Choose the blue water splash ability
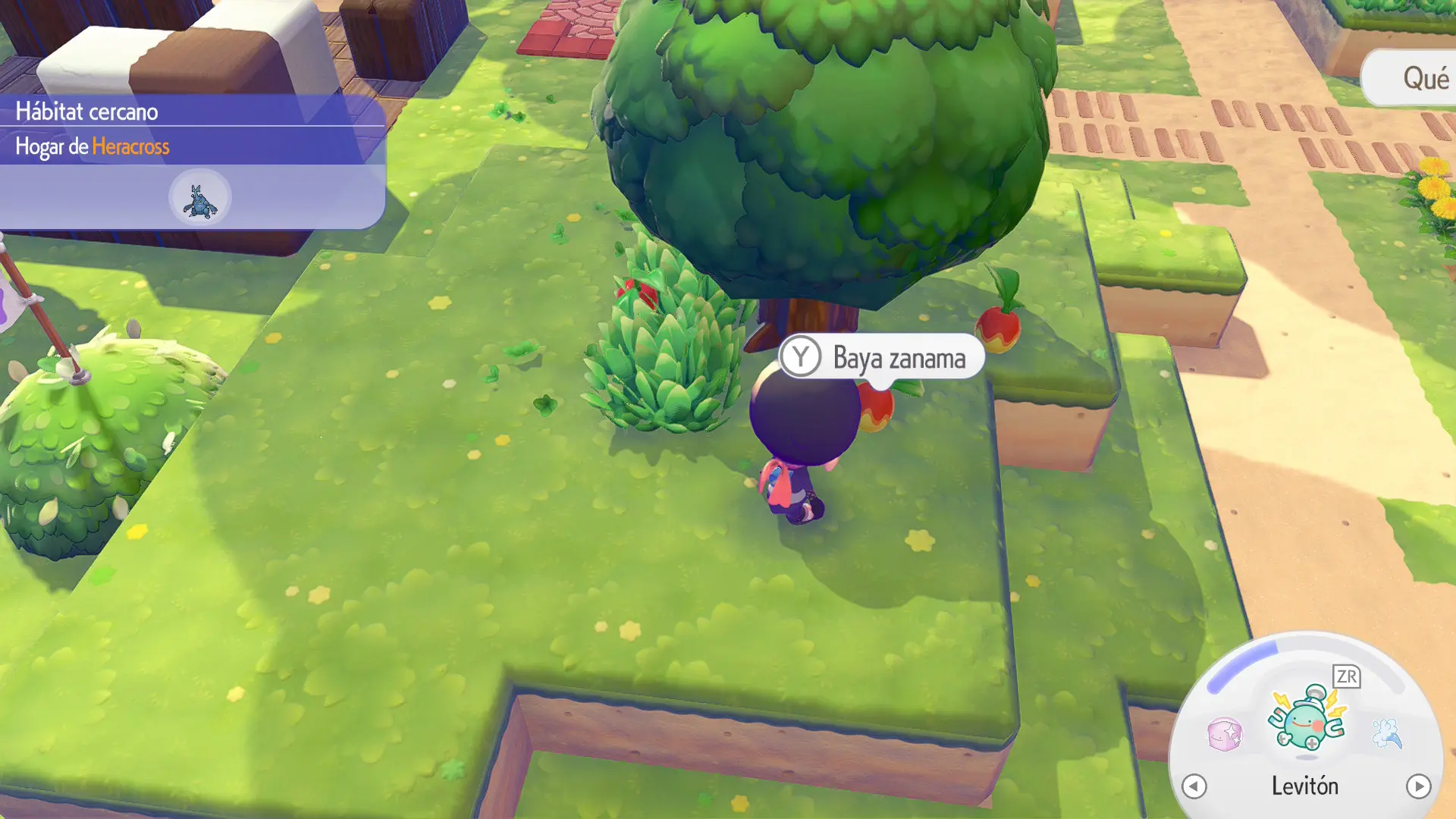 (x=1387, y=733)
